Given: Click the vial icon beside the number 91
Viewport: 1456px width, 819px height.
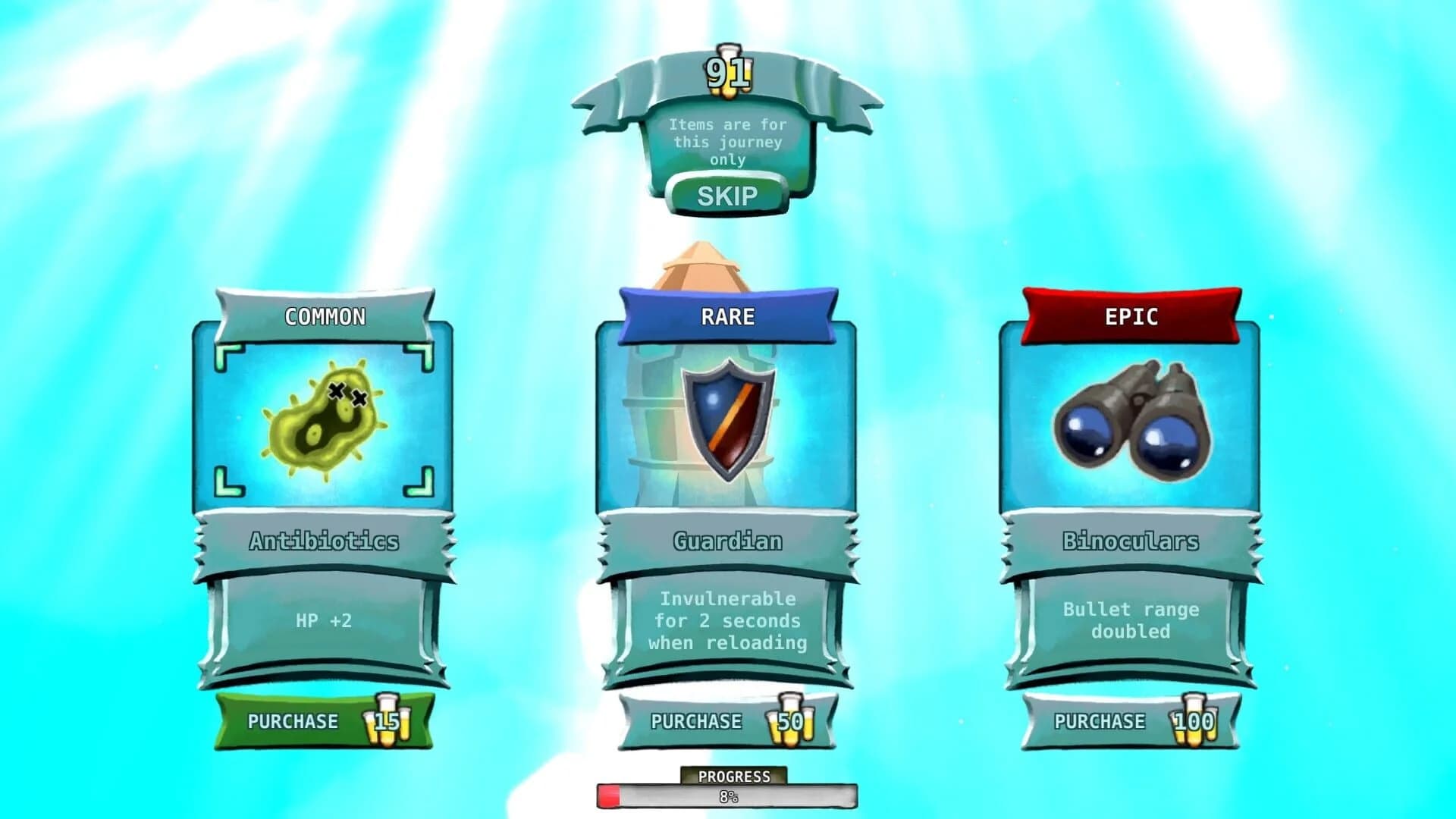Looking at the screenshot, I should pos(729,72).
